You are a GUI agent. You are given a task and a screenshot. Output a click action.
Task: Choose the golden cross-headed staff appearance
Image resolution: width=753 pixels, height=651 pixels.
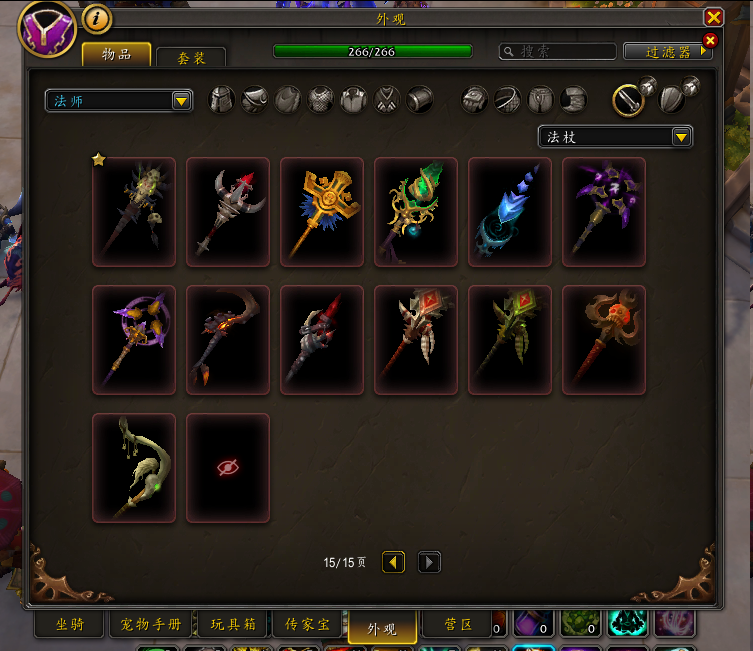[x=322, y=212]
